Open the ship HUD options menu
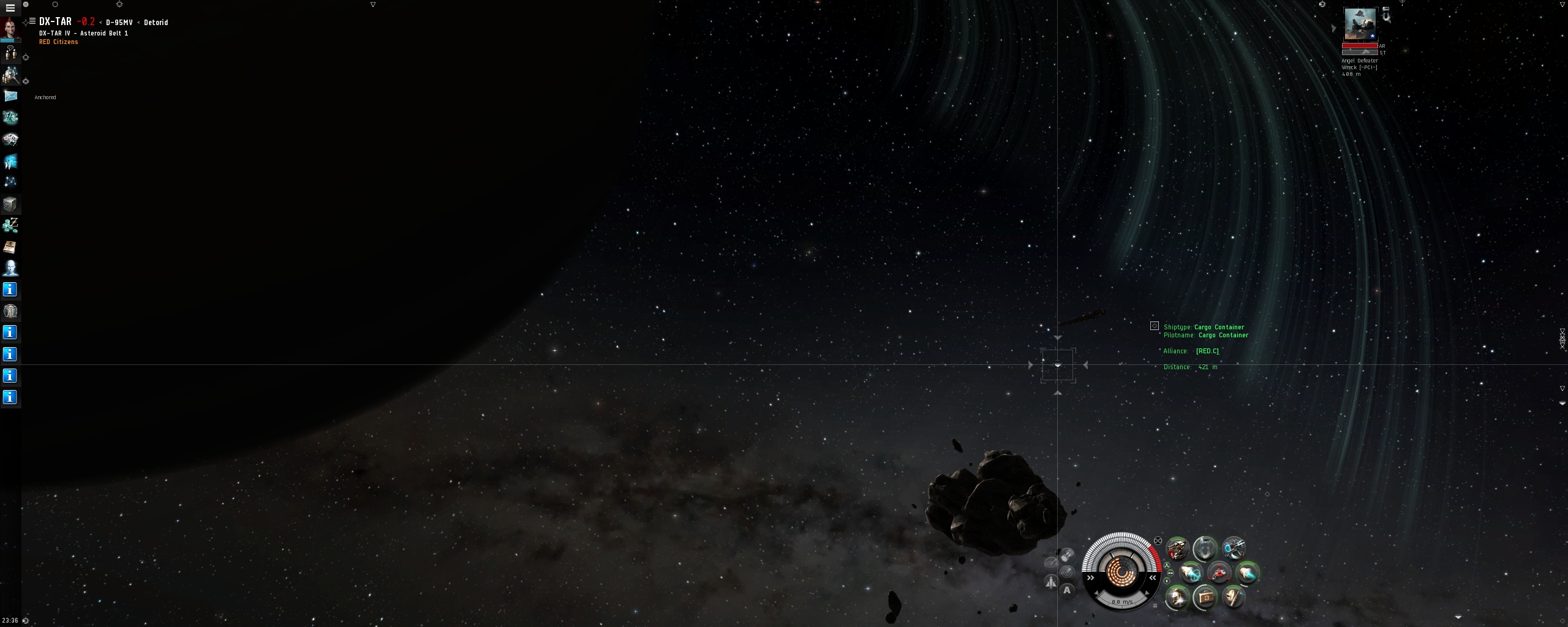1568x627 pixels. coord(1155,606)
